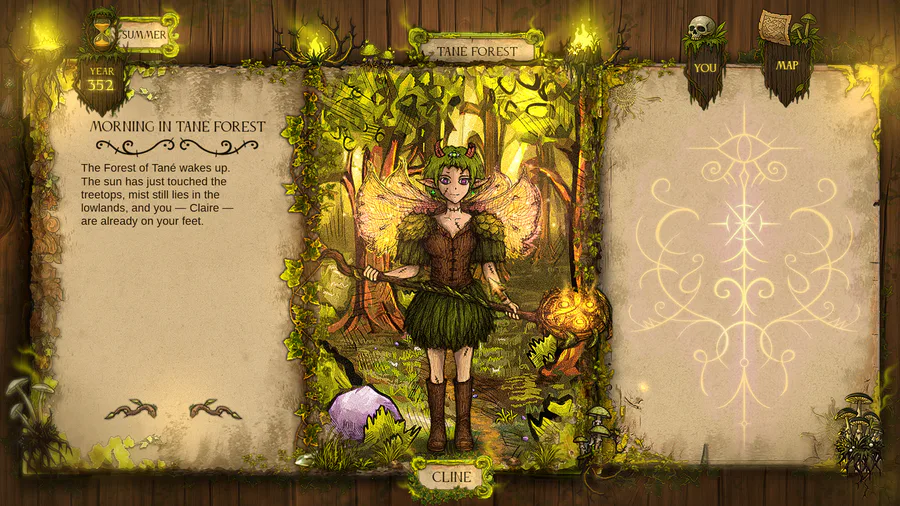Click the Summer season hourglass label
Viewport: 900px width, 506px height.
click(143, 35)
